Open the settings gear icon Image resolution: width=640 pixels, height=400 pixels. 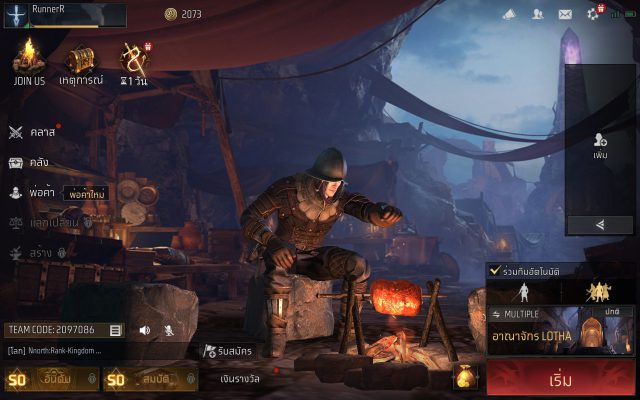coord(620,14)
